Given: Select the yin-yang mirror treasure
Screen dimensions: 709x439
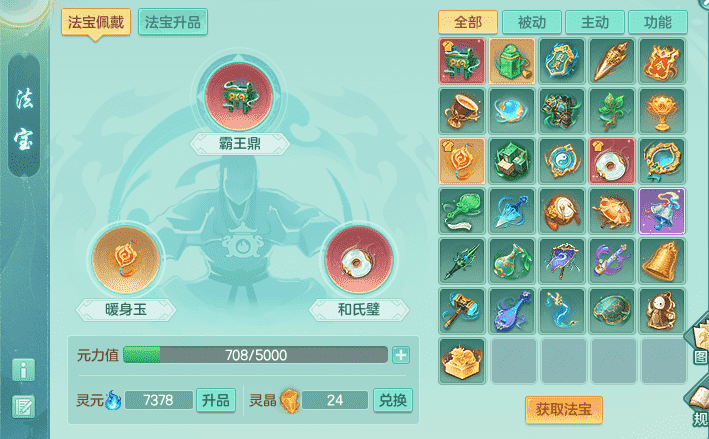Looking at the screenshot, I should click(x=562, y=160).
